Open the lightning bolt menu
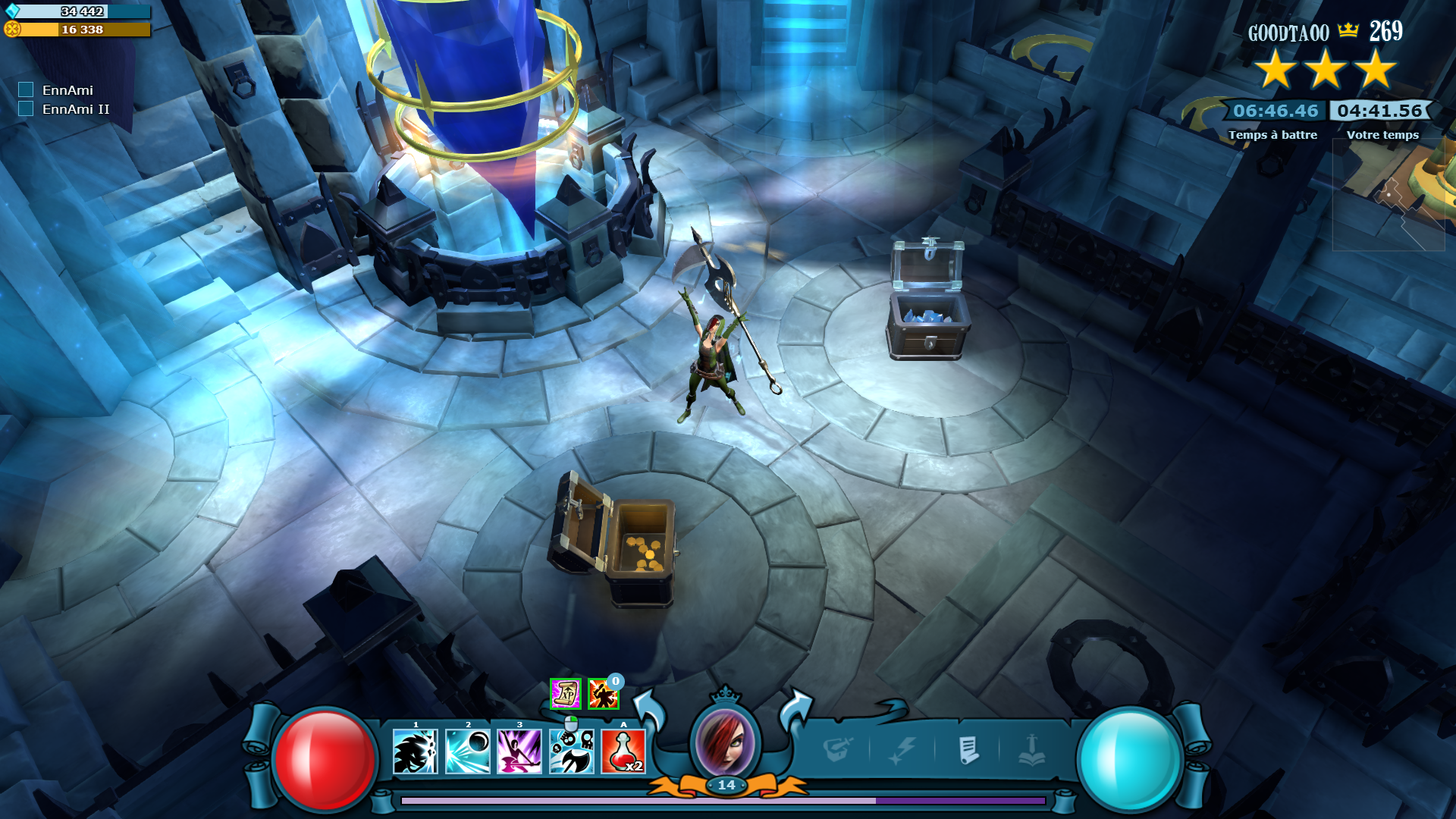1456x819 pixels. 902,751
